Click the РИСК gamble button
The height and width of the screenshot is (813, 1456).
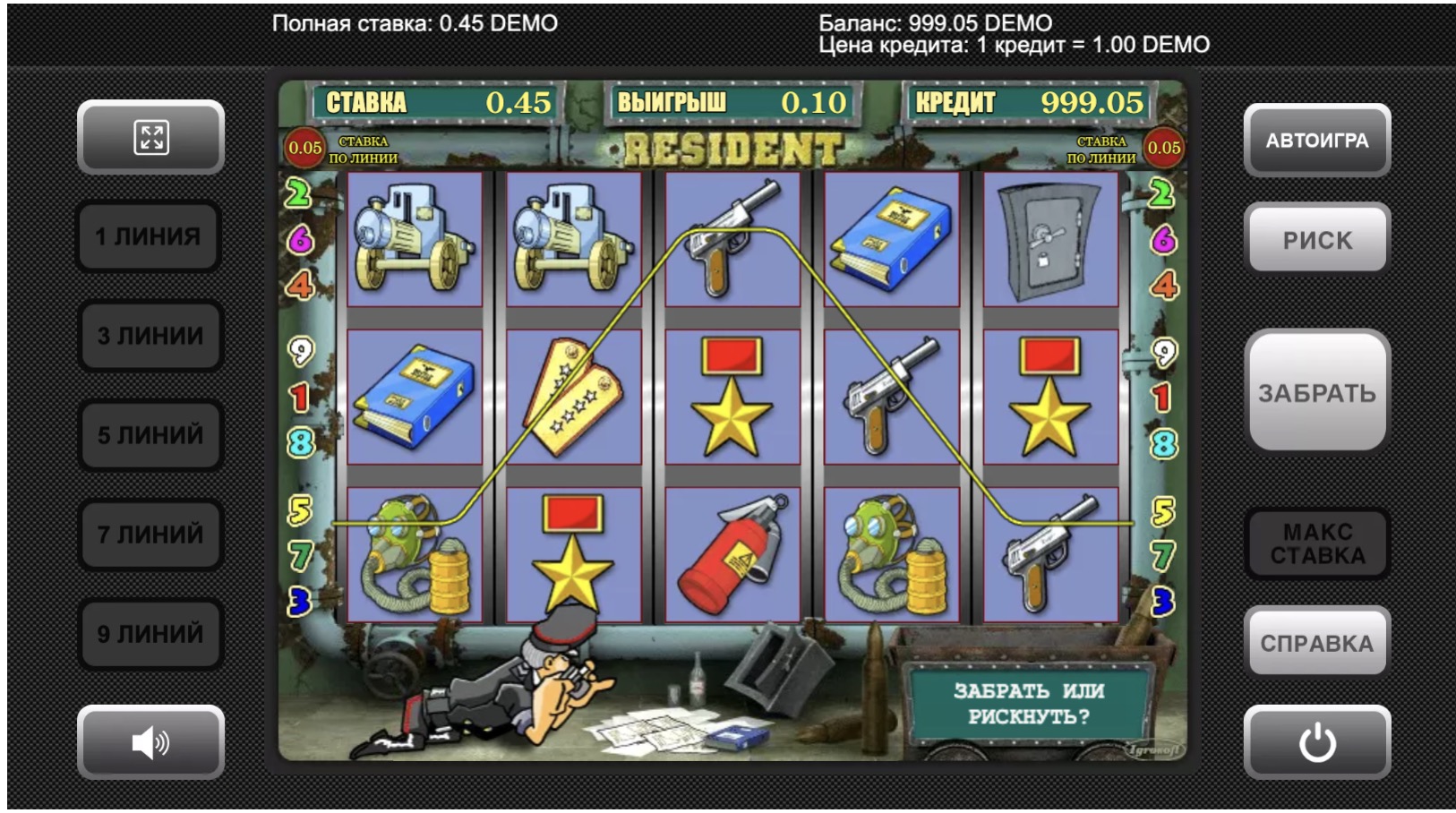point(1316,239)
